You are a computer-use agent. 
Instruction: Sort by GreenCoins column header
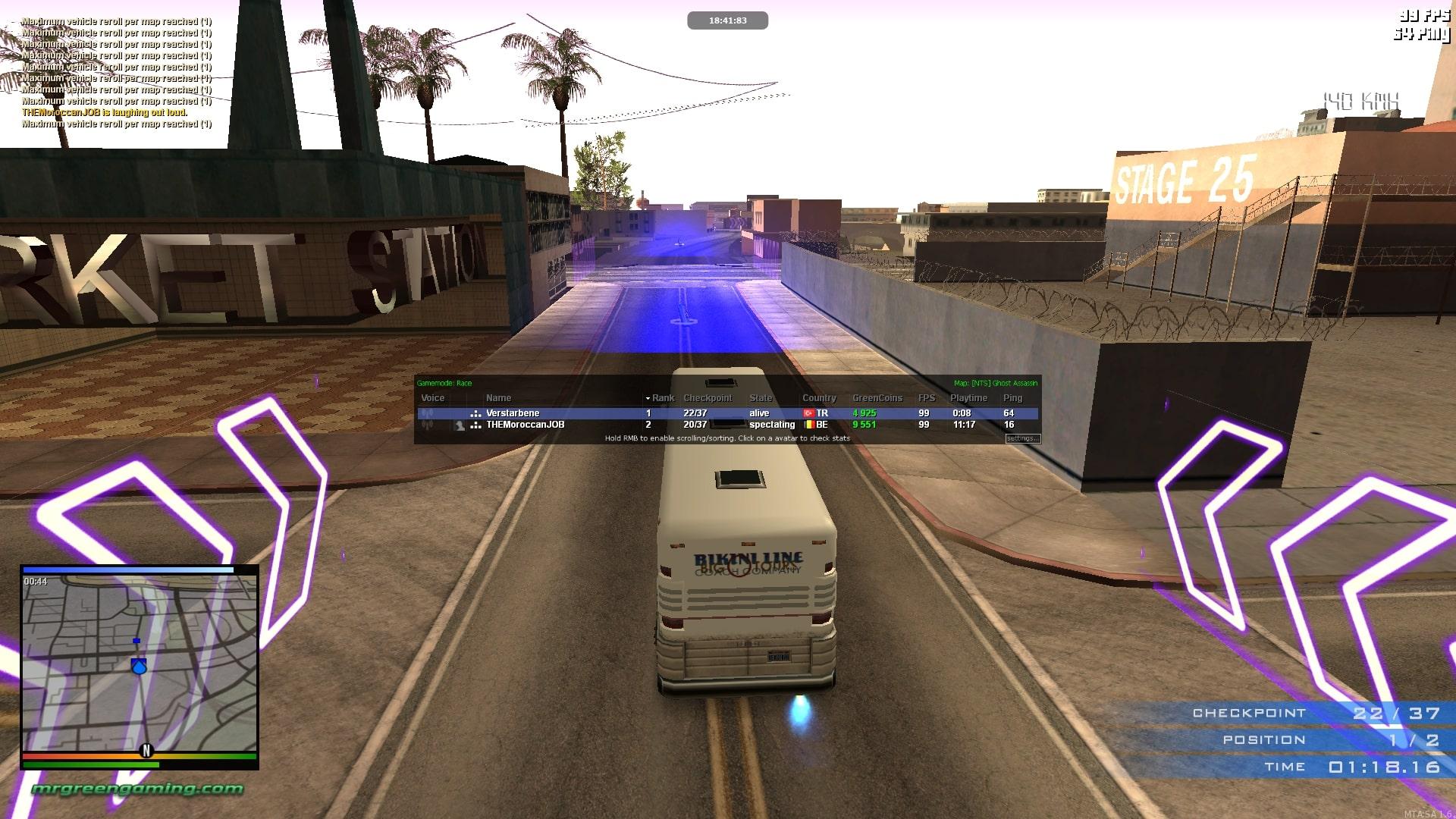pyautogui.click(x=877, y=398)
